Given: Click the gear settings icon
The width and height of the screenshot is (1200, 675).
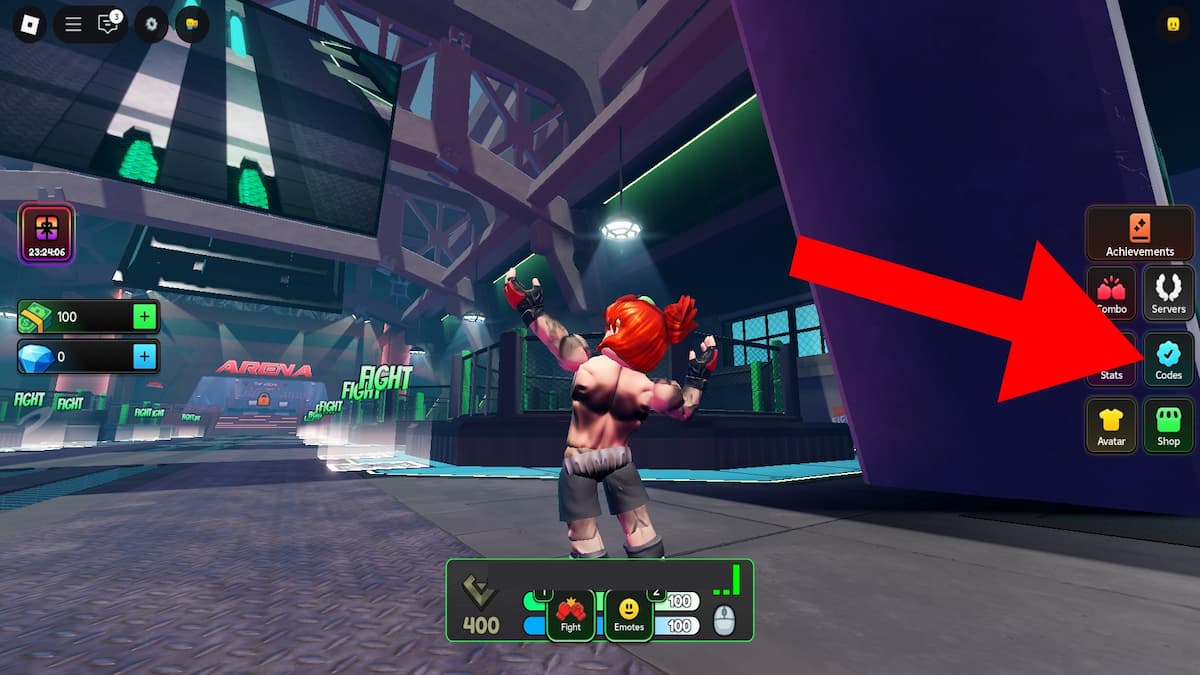Looking at the screenshot, I should (151, 24).
